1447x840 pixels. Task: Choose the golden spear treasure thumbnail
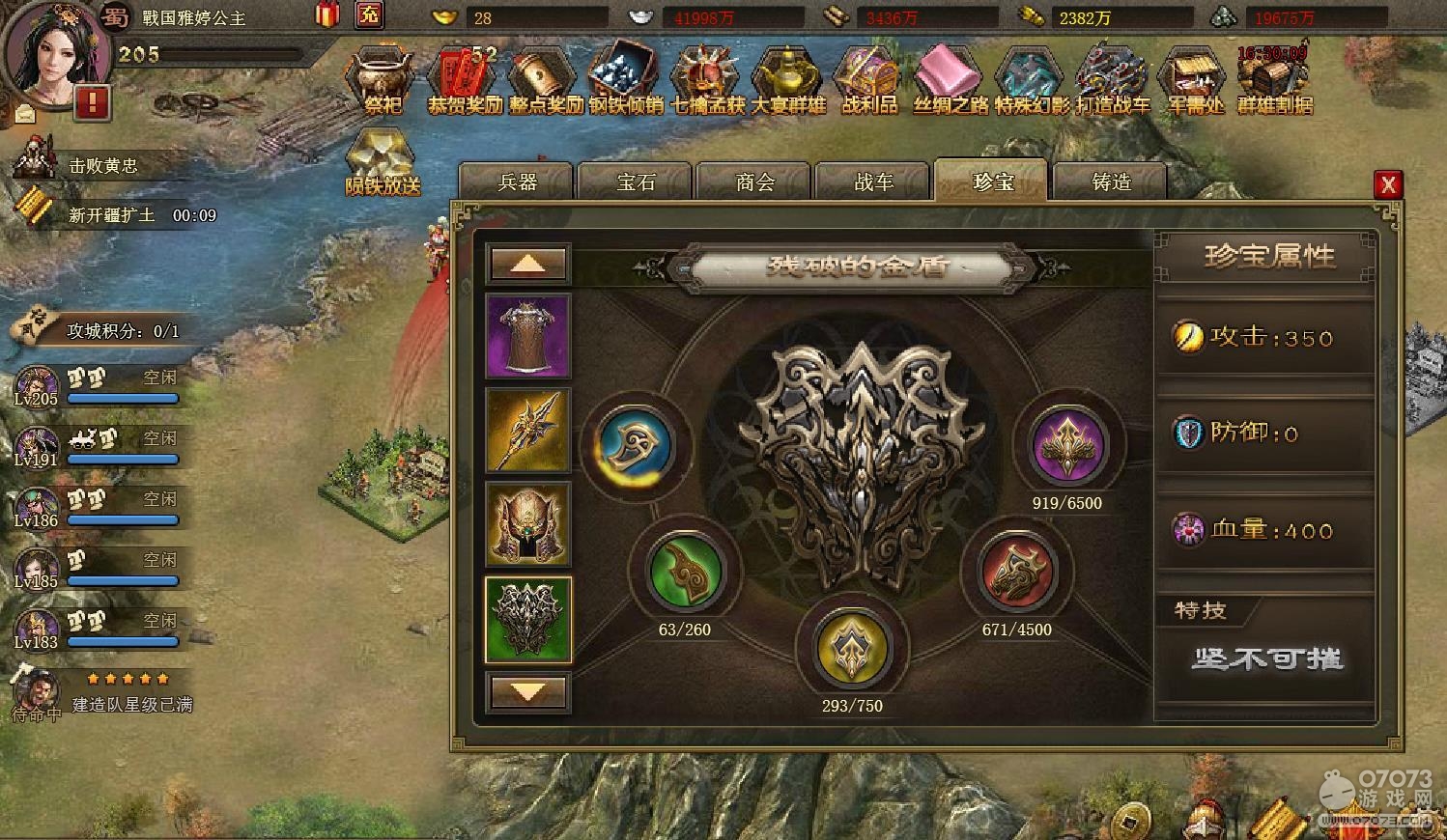coord(527,430)
